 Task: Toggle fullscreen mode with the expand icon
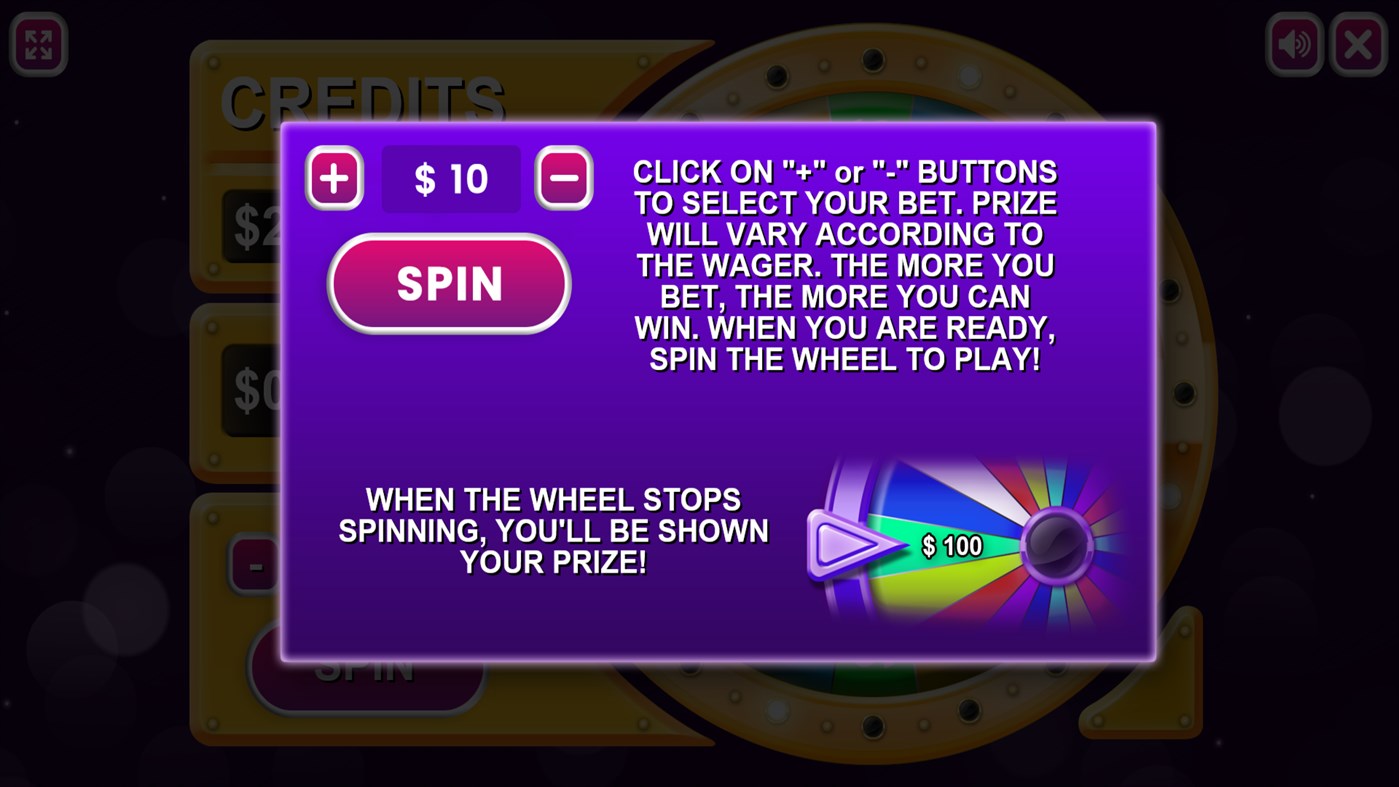pyautogui.click(x=38, y=43)
